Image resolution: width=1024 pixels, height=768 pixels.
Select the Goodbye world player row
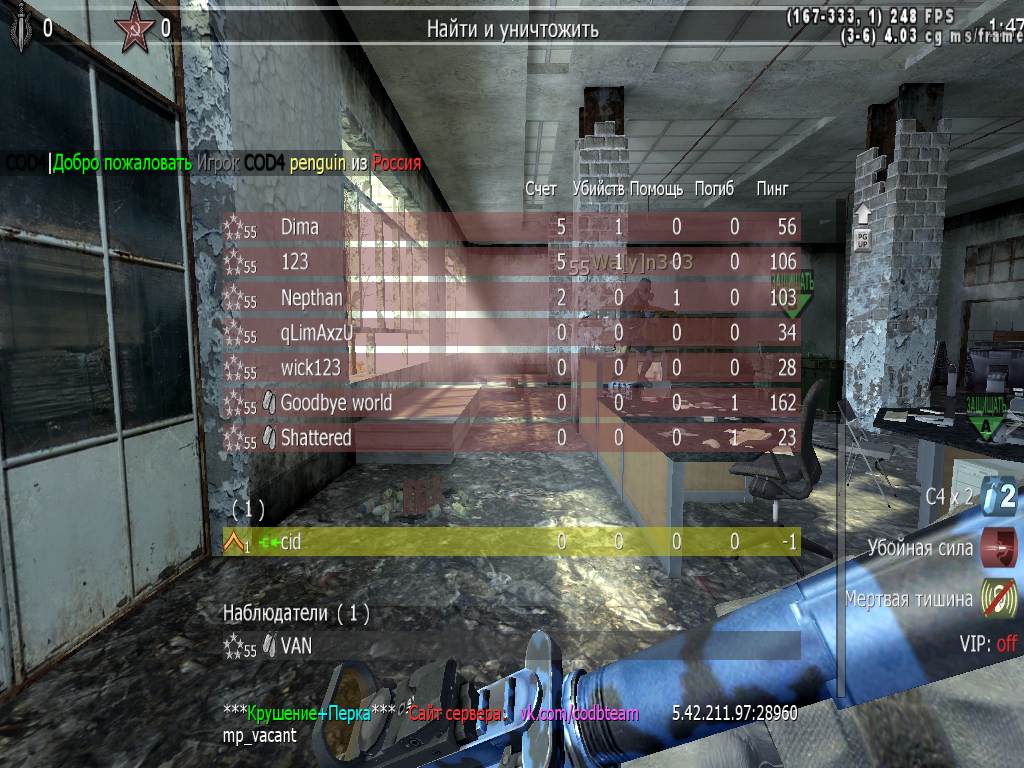point(510,403)
